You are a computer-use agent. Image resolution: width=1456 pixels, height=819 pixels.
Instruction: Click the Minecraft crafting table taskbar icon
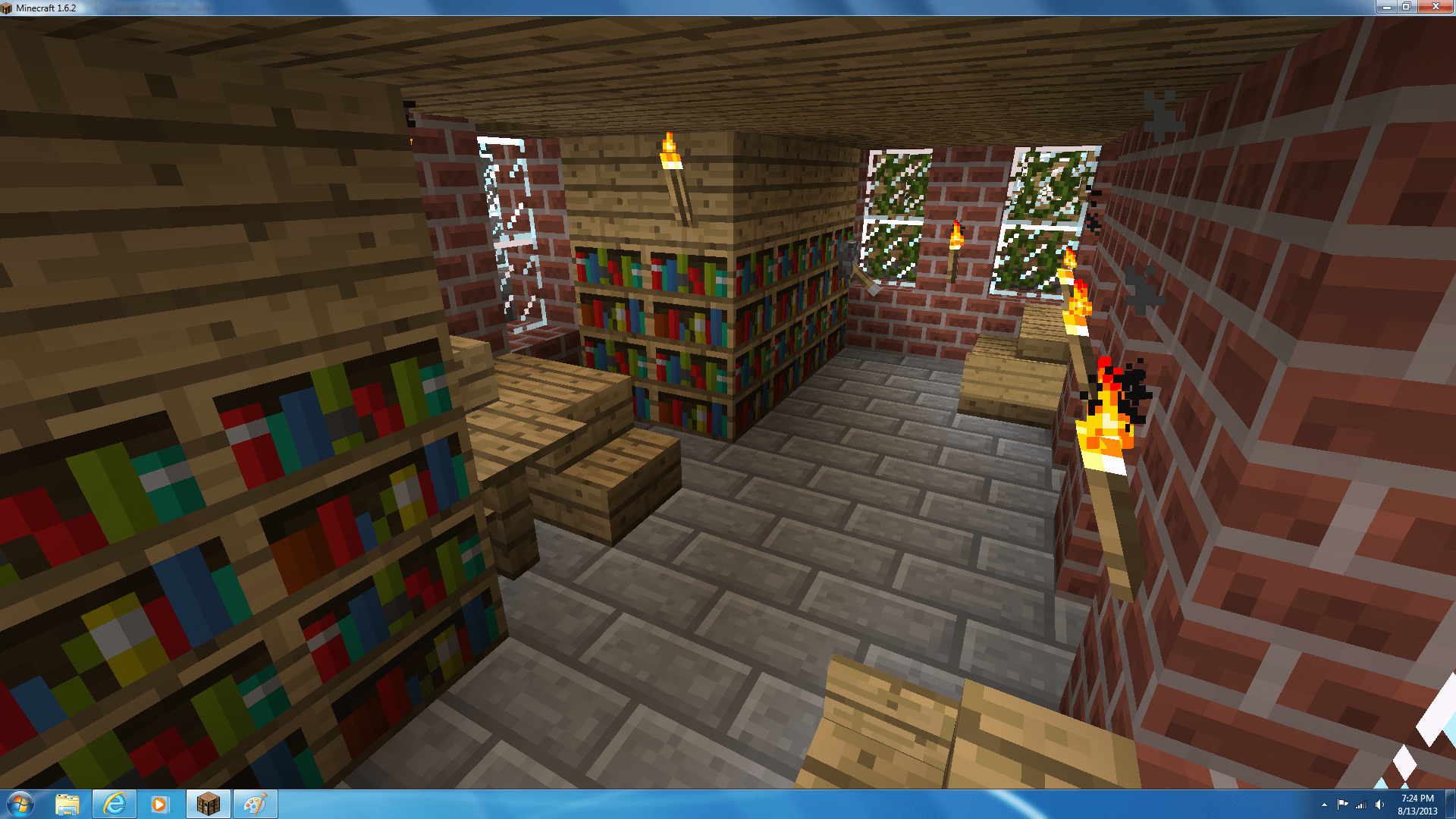[x=208, y=803]
